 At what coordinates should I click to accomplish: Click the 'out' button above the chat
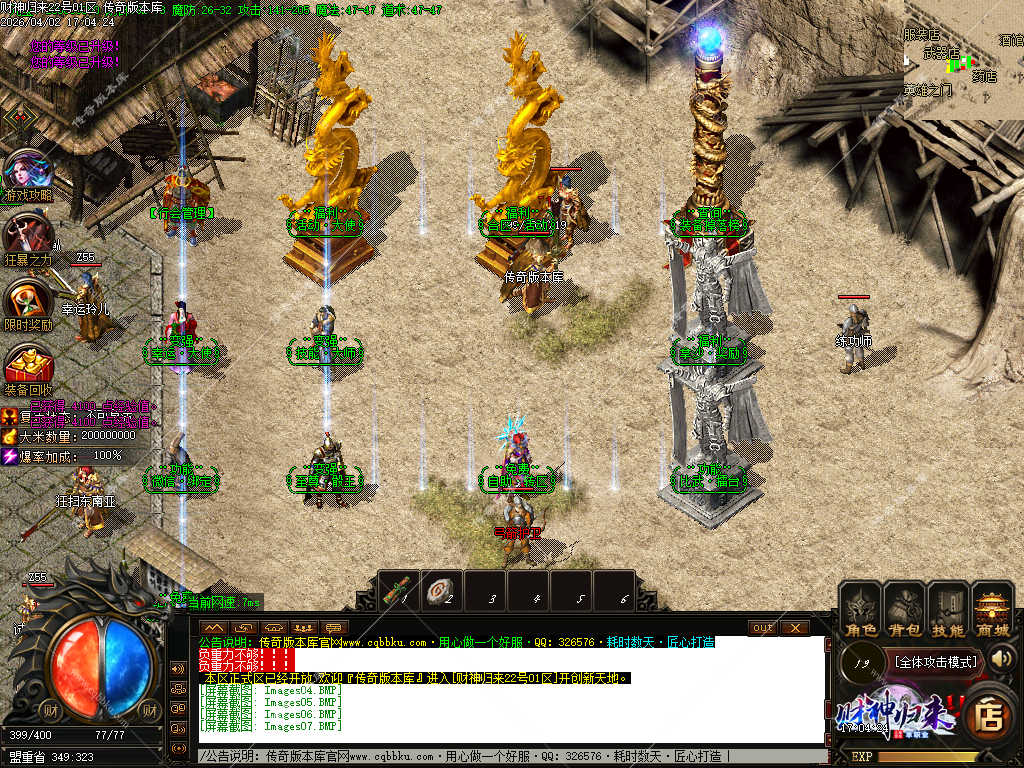tap(763, 628)
